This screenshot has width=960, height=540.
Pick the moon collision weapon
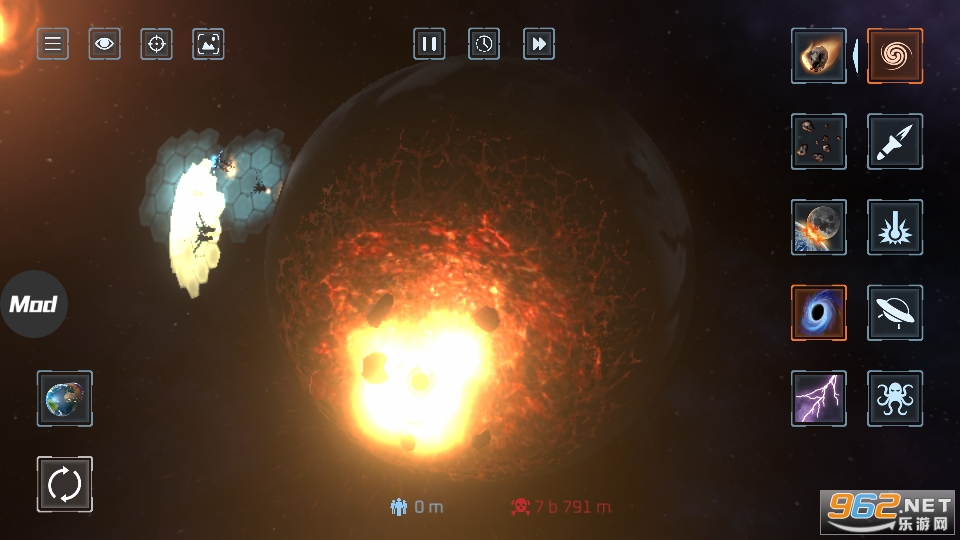pos(819,227)
